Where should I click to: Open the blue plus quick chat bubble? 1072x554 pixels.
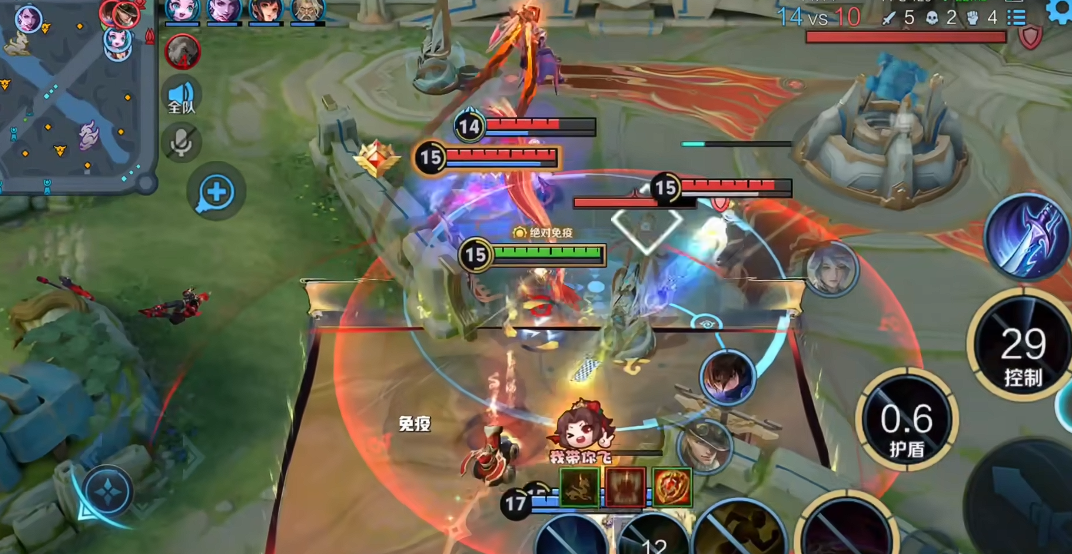[x=216, y=191]
